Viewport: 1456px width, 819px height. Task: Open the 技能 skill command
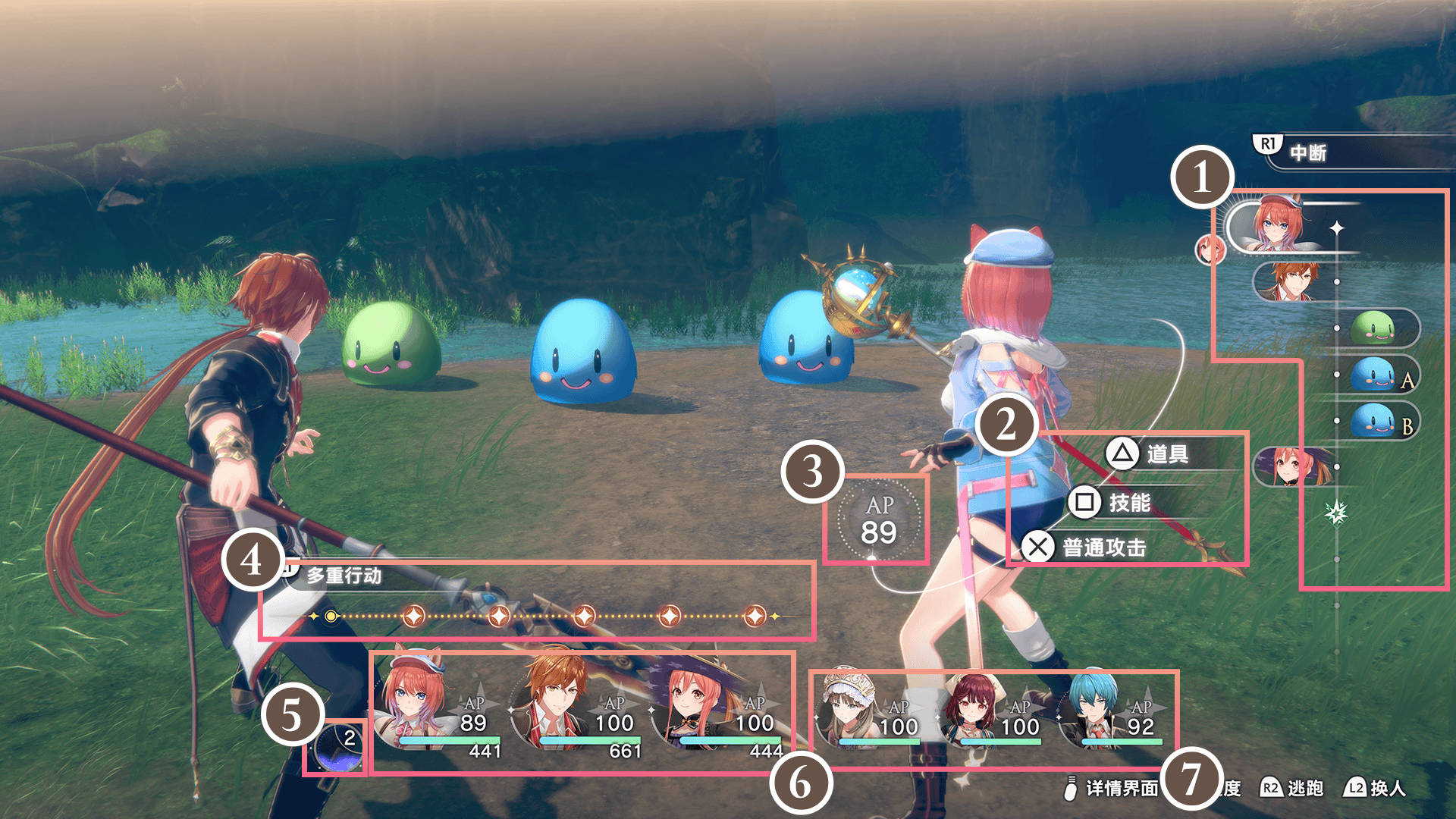[x=1128, y=502]
